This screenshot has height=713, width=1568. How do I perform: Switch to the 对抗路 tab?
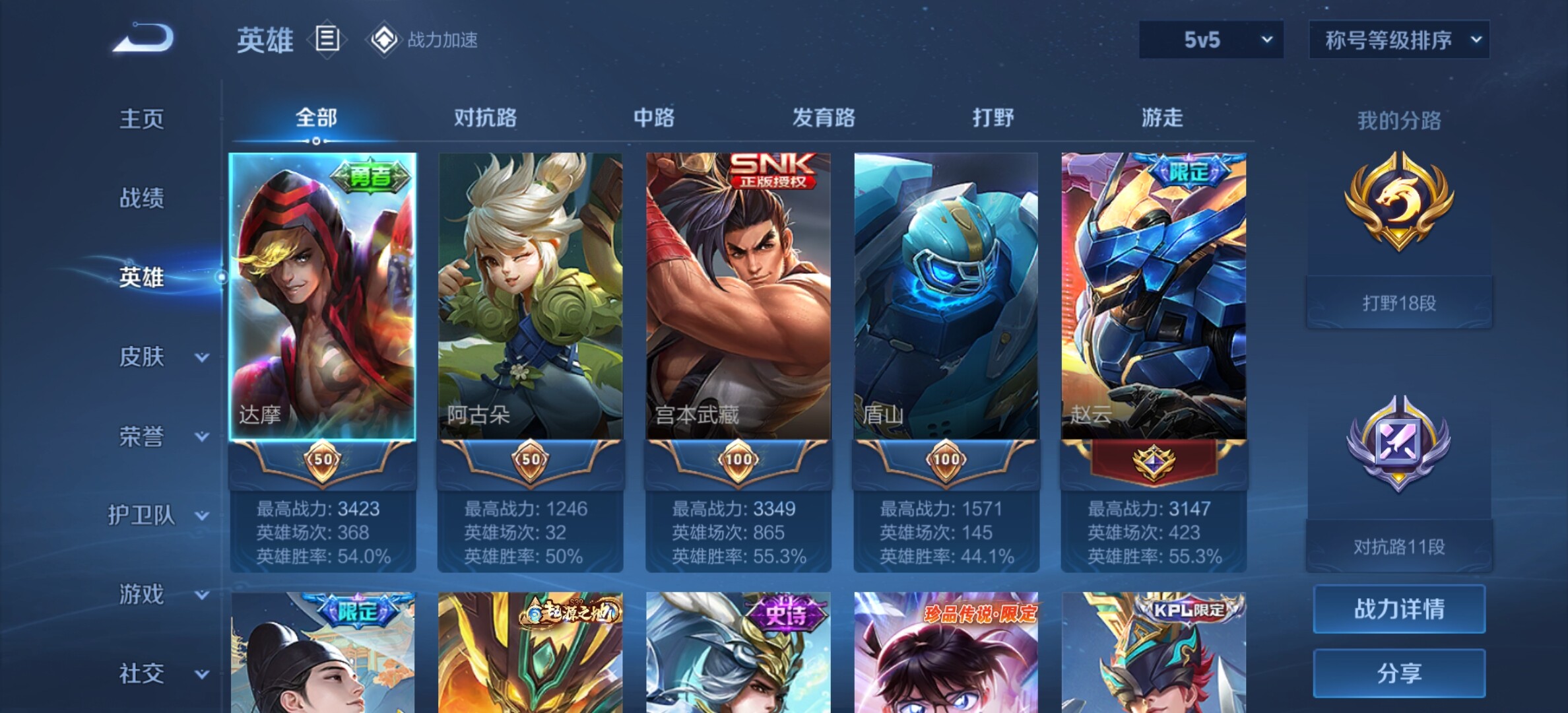pyautogui.click(x=485, y=118)
